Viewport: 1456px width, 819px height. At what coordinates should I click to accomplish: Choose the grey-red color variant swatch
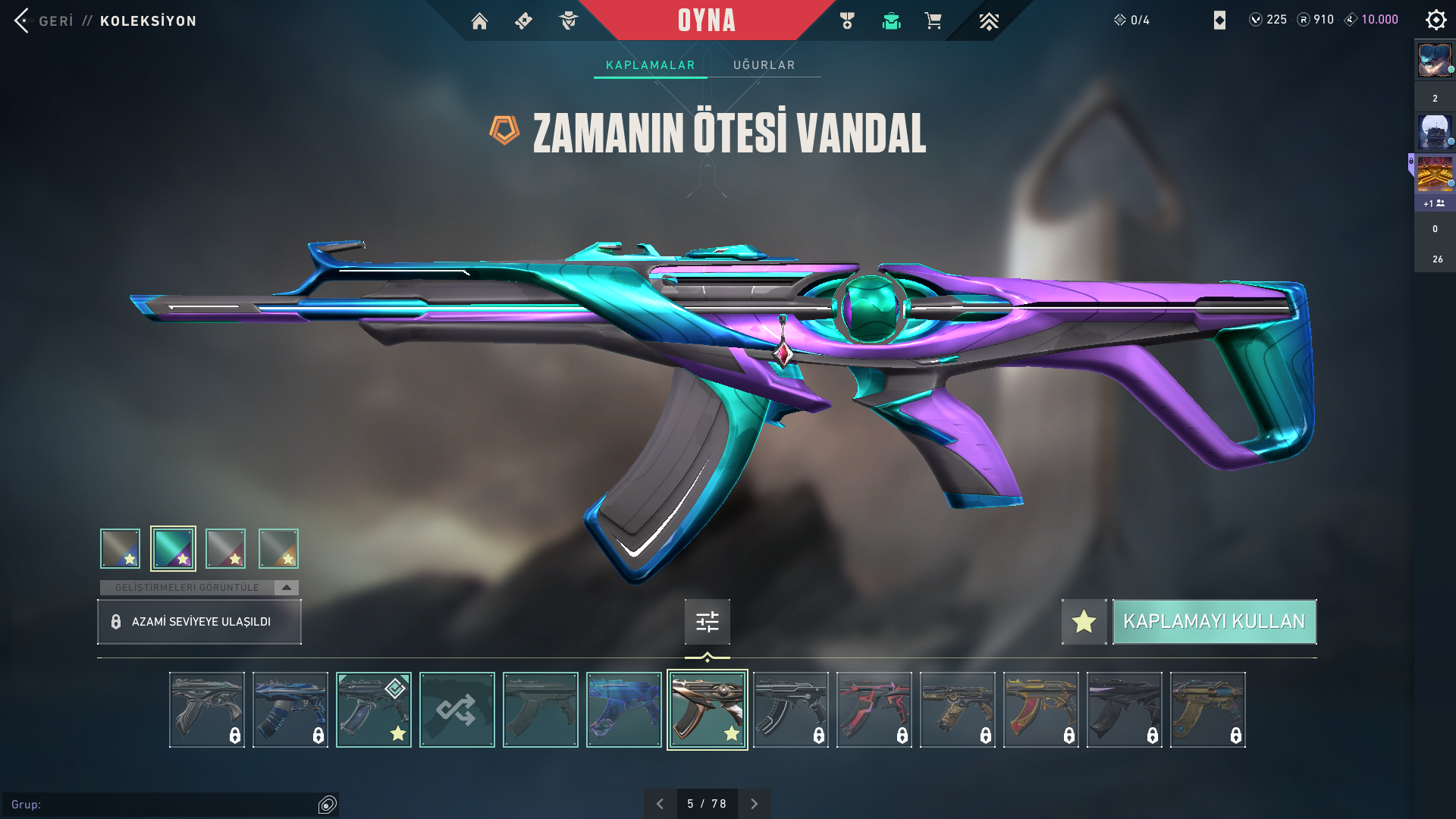tap(226, 548)
